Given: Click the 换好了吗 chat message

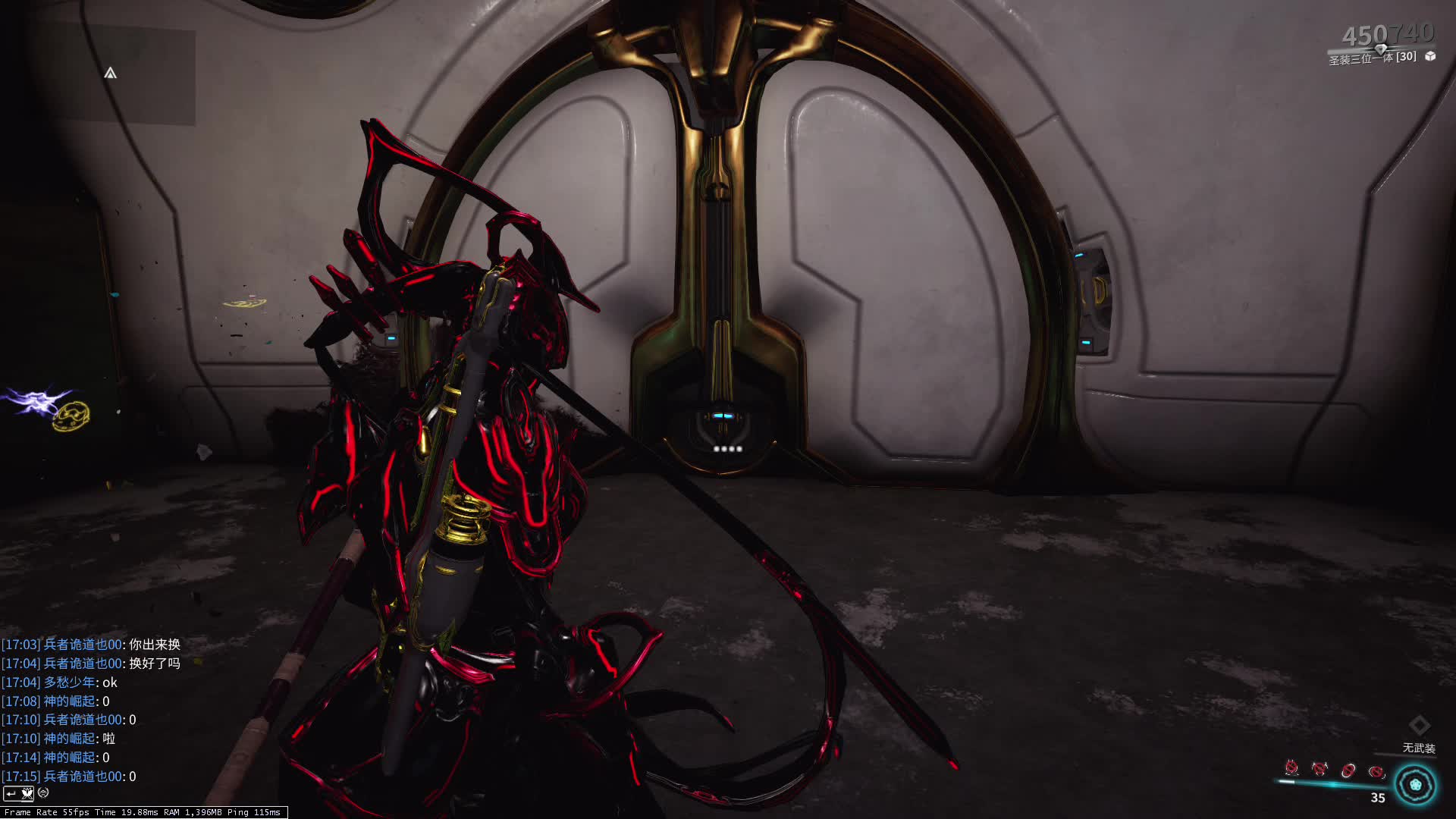Looking at the screenshot, I should pyautogui.click(x=155, y=664).
